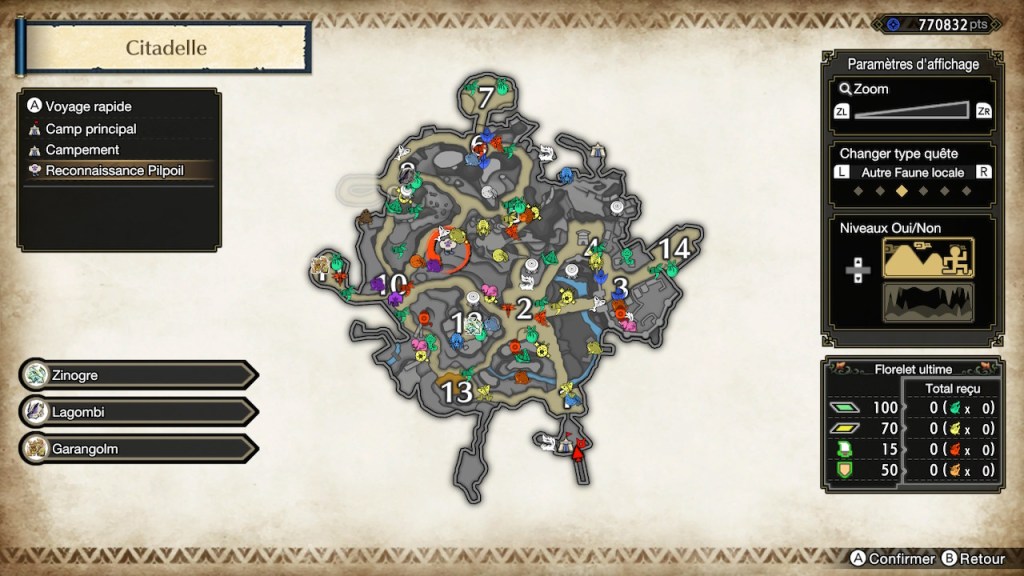Viewport: 1024px width, 576px height.
Task: Click the area 14 marker on the map
Action: tap(675, 249)
